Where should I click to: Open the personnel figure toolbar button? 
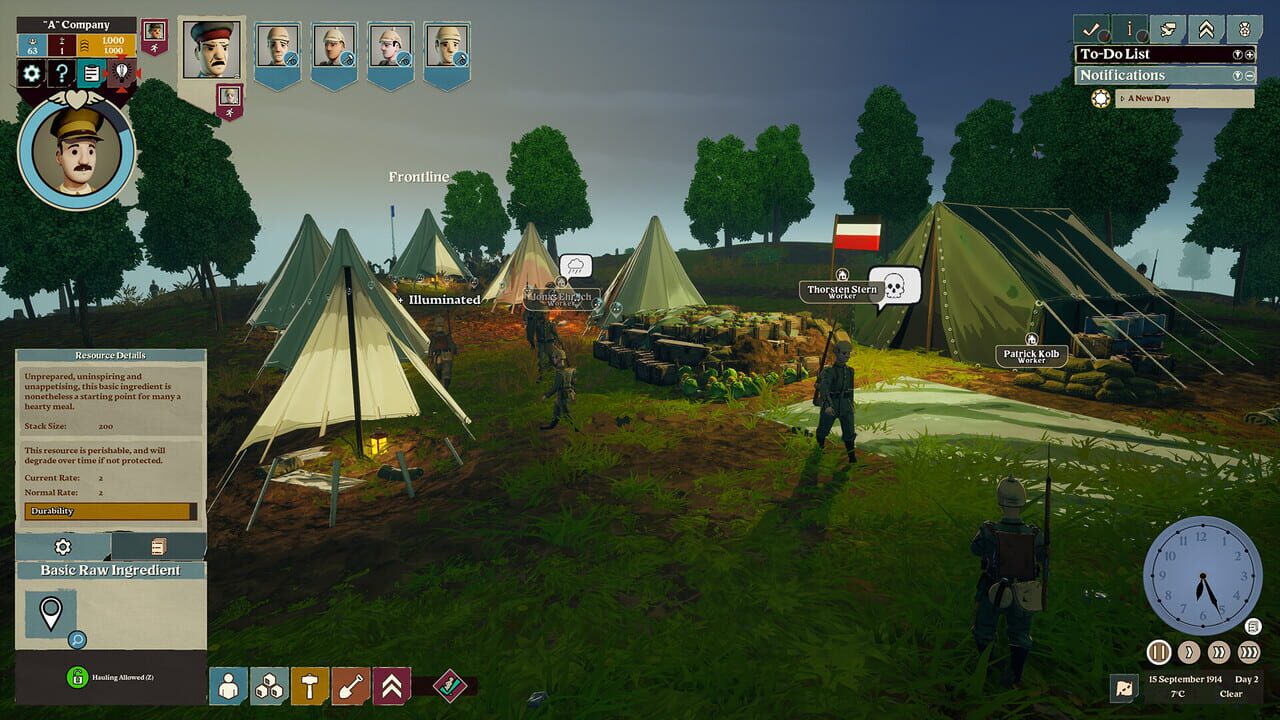(x=228, y=686)
